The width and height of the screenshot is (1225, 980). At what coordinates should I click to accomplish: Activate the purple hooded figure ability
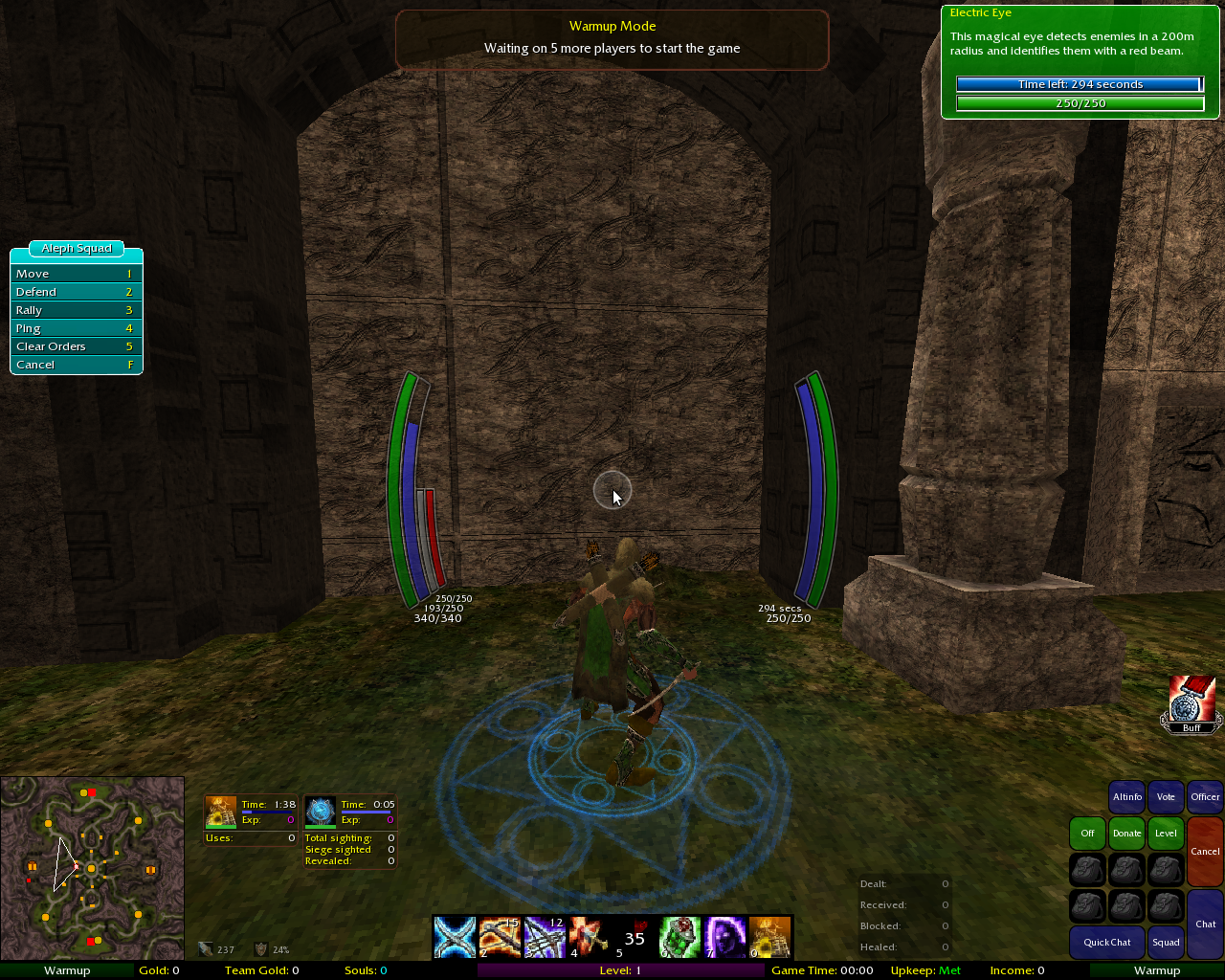pyautogui.click(x=724, y=937)
